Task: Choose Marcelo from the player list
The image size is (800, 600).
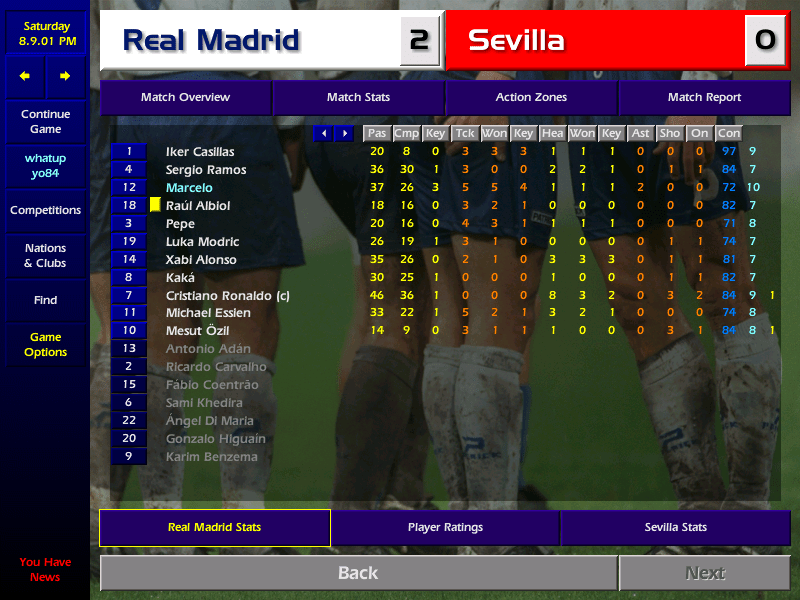Action: click(189, 188)
